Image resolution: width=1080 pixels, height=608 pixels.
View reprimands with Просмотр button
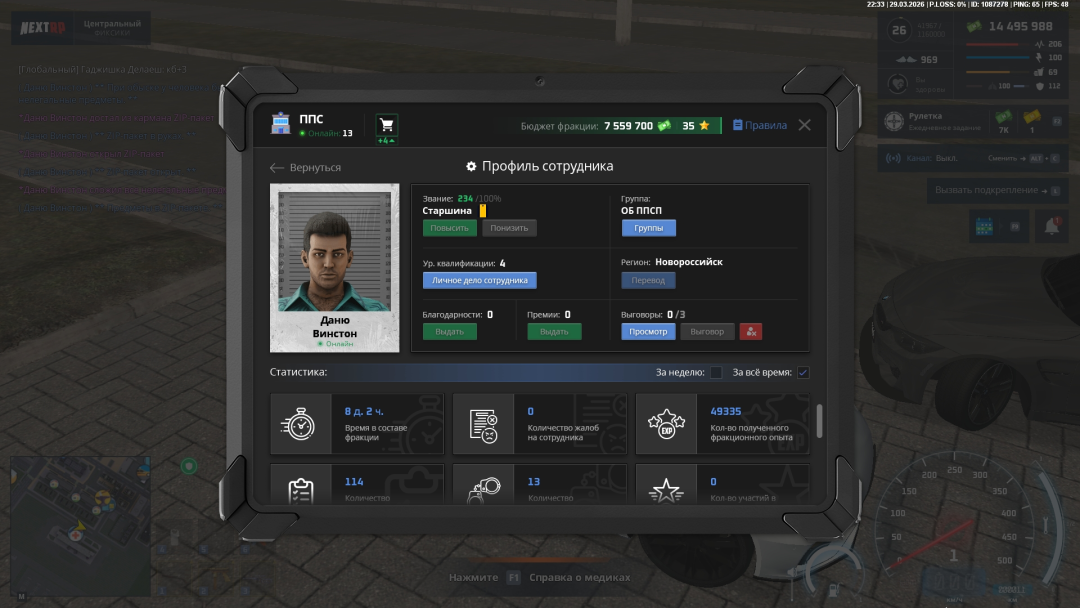648,331
